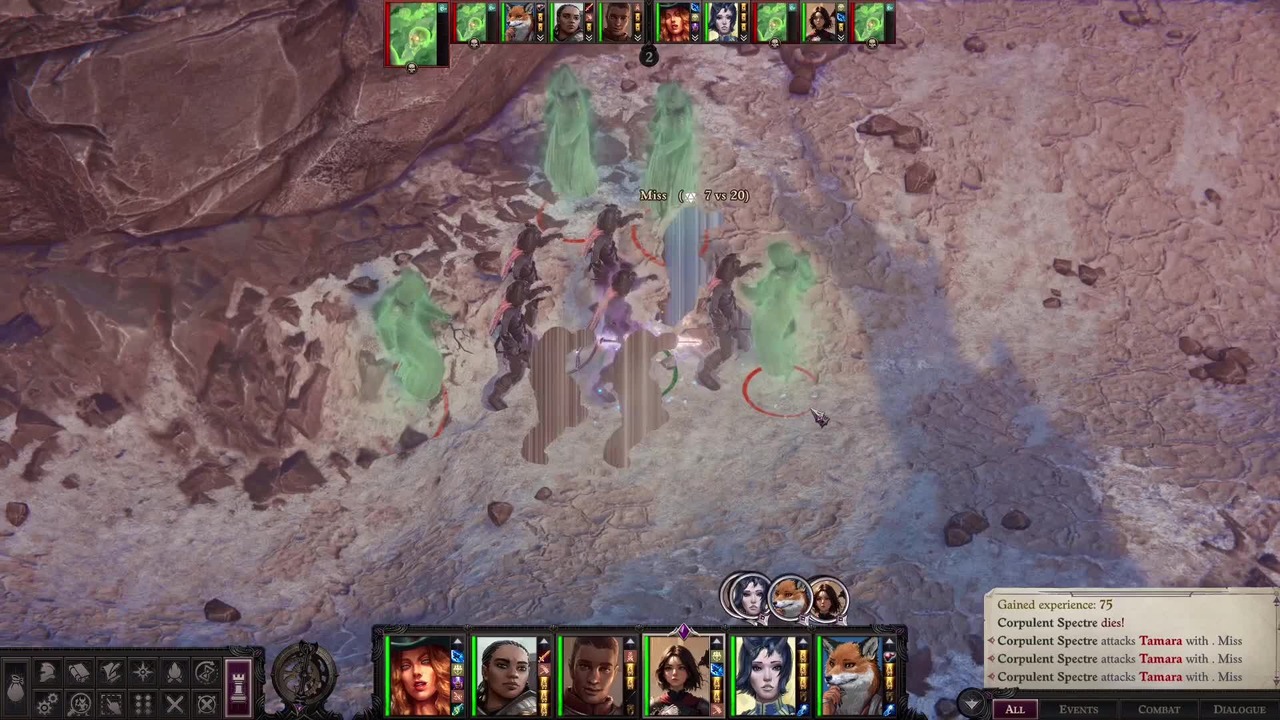Toggle the turn-based mode rook button
The width and height of the screenshot is (1280, 720).
click(x=238, y=688)
